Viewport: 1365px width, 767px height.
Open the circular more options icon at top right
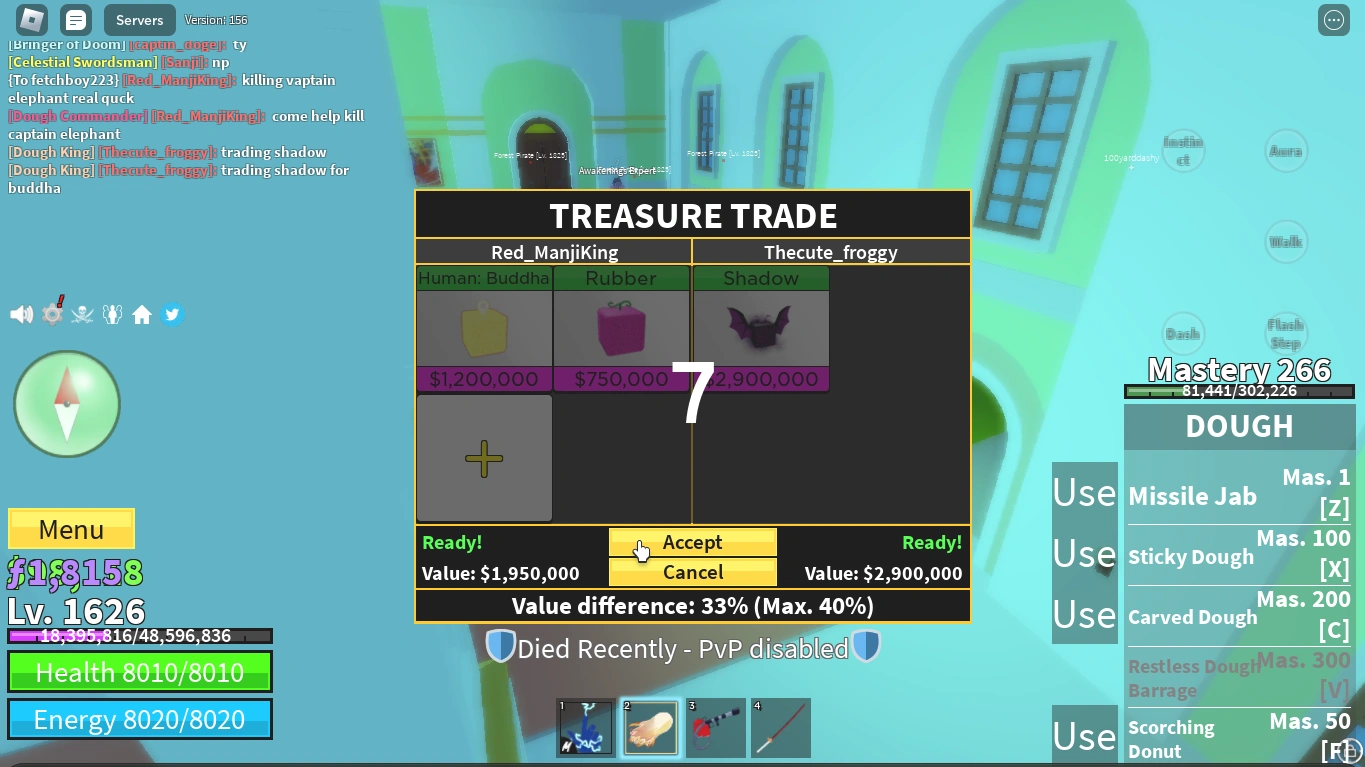1333,19
